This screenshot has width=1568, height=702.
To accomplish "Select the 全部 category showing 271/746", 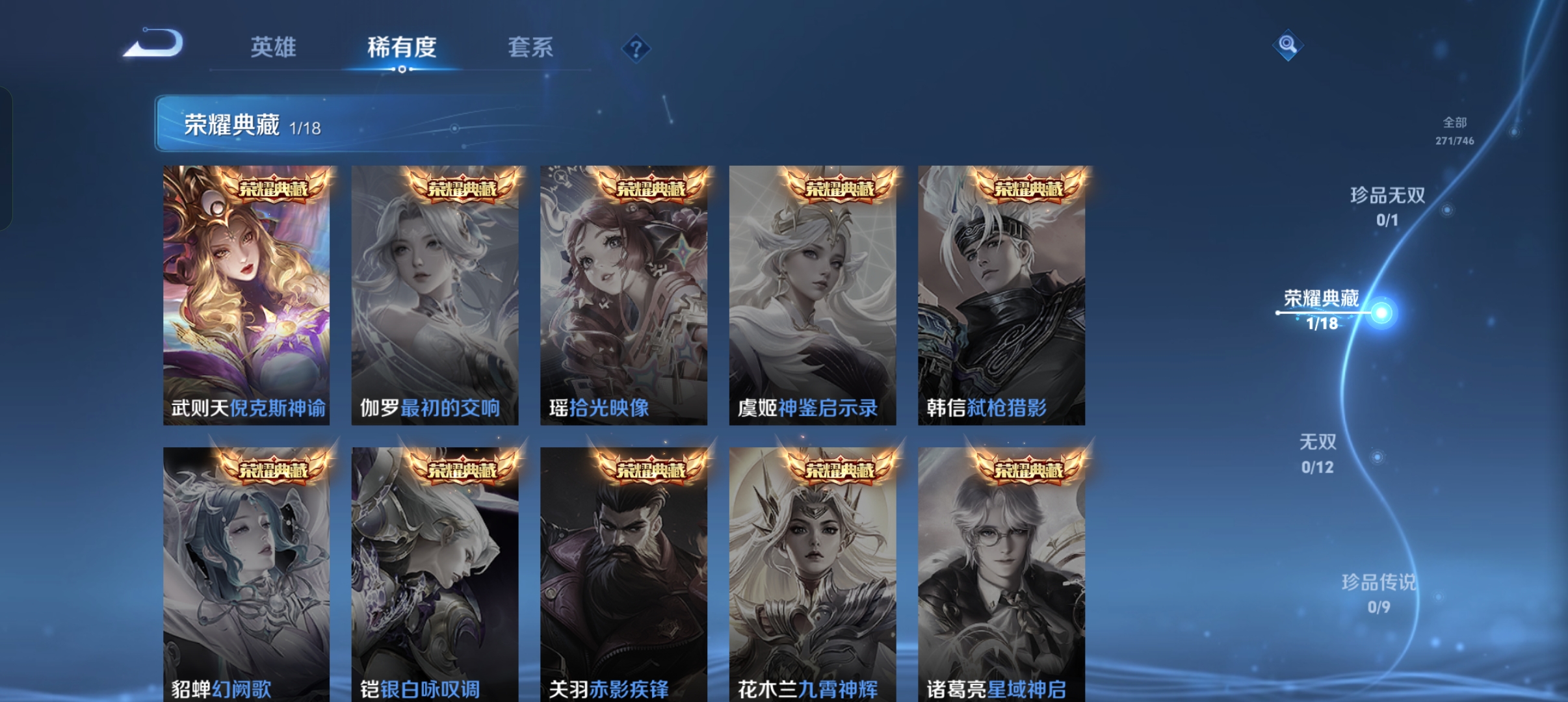I will (1454, 132).
